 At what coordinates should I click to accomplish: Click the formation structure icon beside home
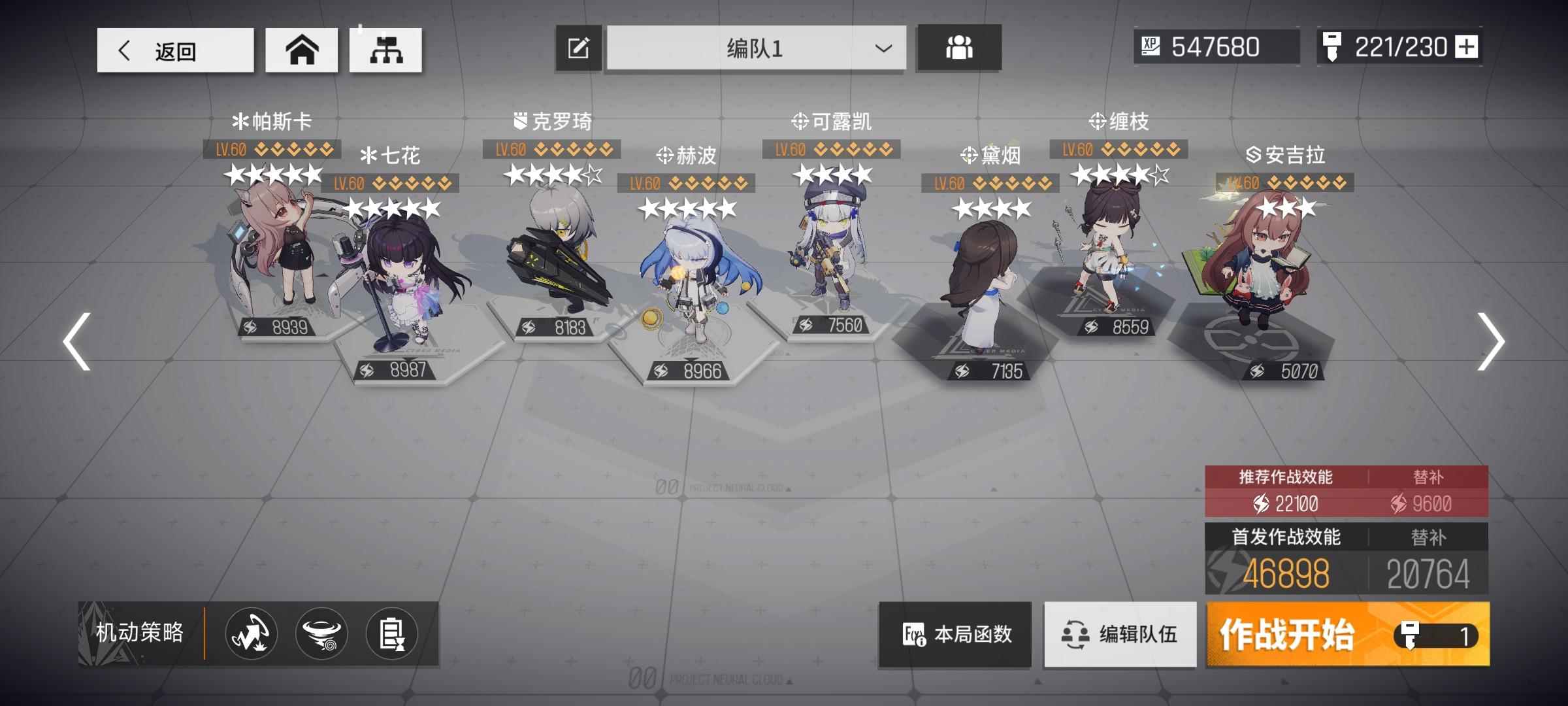click(x=388, y=49)
